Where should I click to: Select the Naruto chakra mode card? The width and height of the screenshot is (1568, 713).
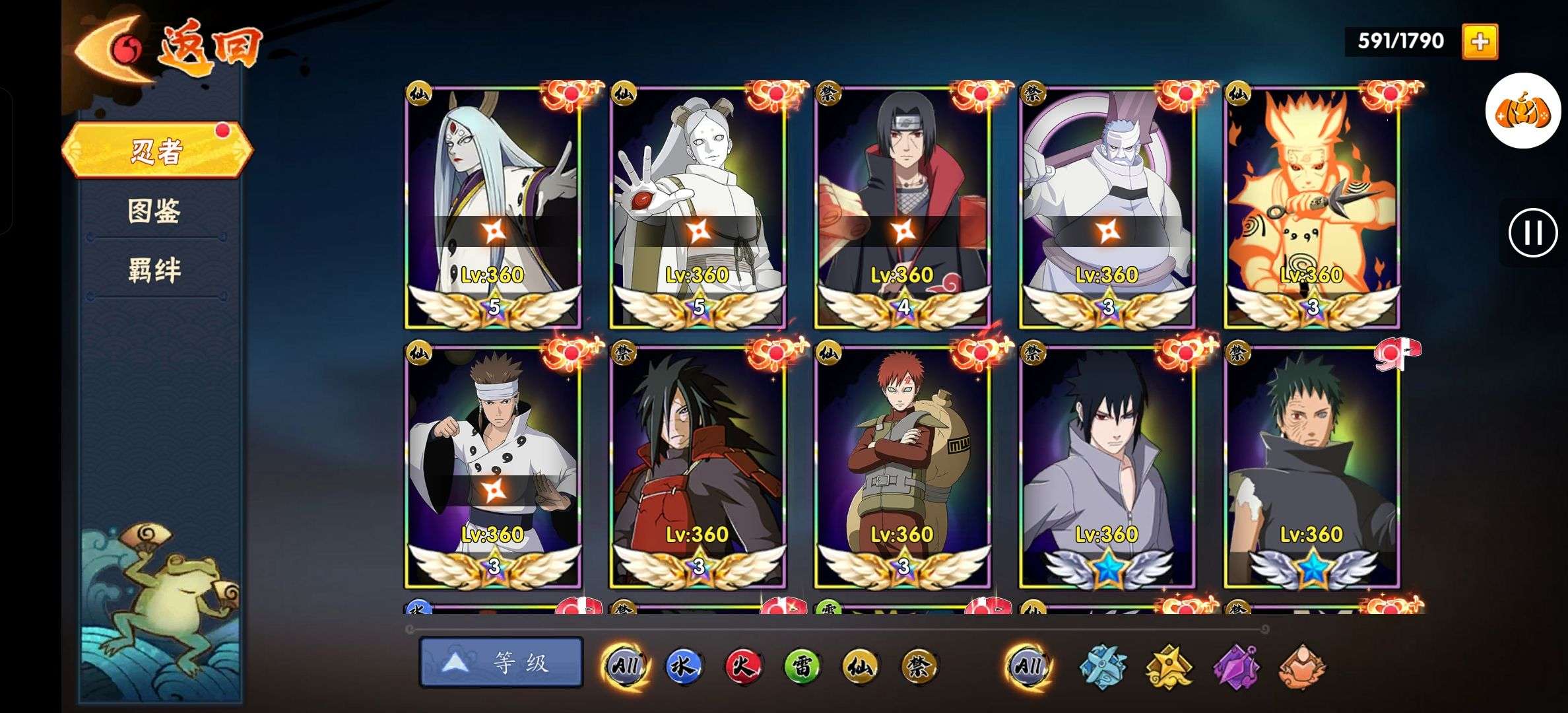[x=1312, y=208]
